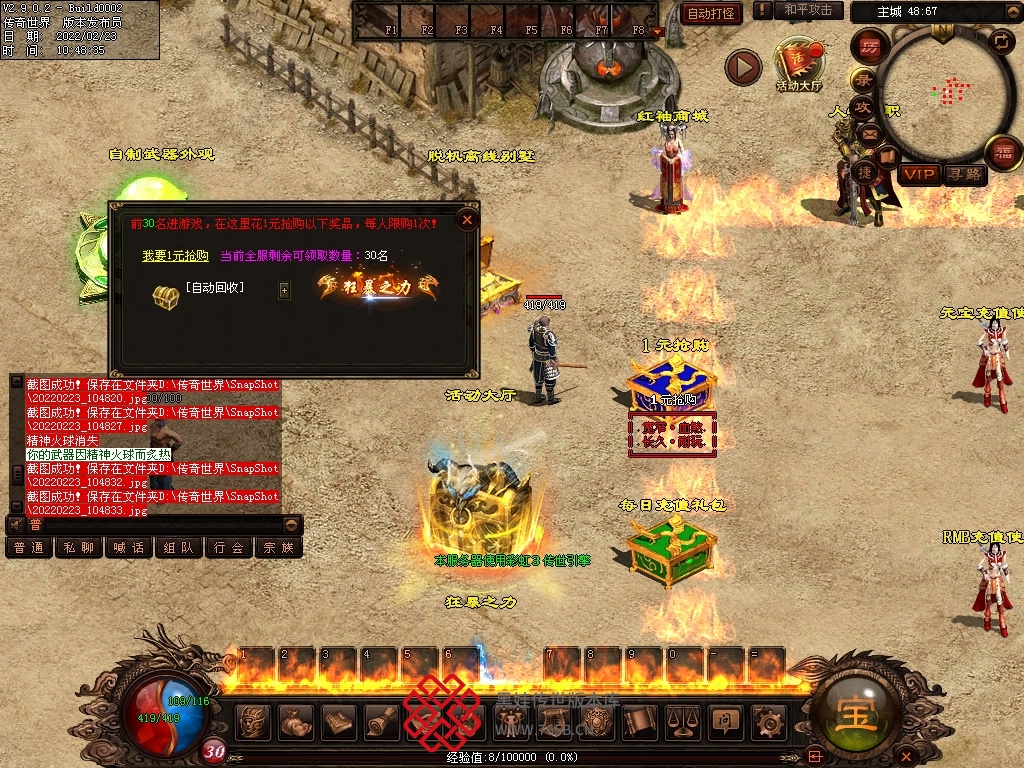Close the 1元抢购 dialog window
1024x768 pixels.
(x=466, y=219)
